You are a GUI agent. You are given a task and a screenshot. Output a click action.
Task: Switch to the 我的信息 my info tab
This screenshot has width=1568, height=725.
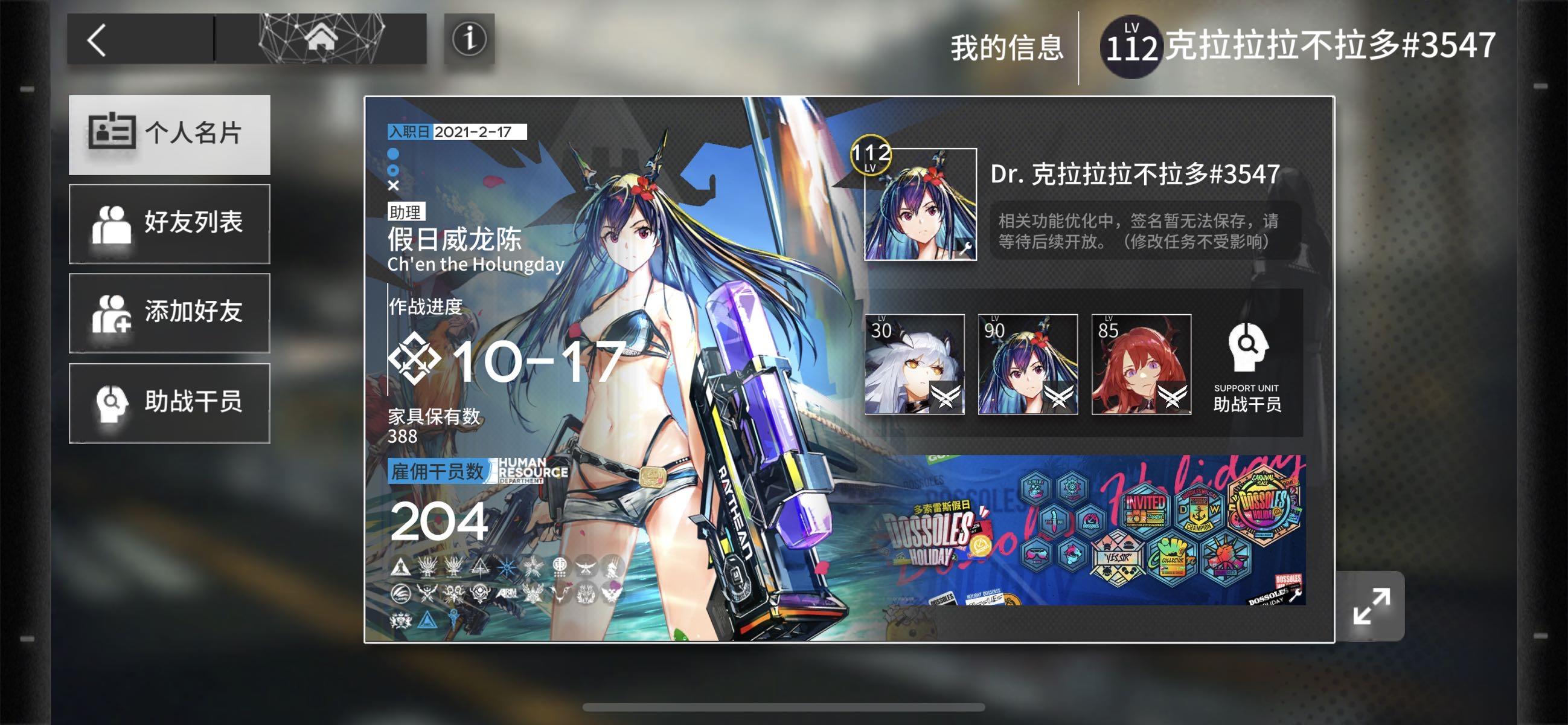click(1007, 49)
